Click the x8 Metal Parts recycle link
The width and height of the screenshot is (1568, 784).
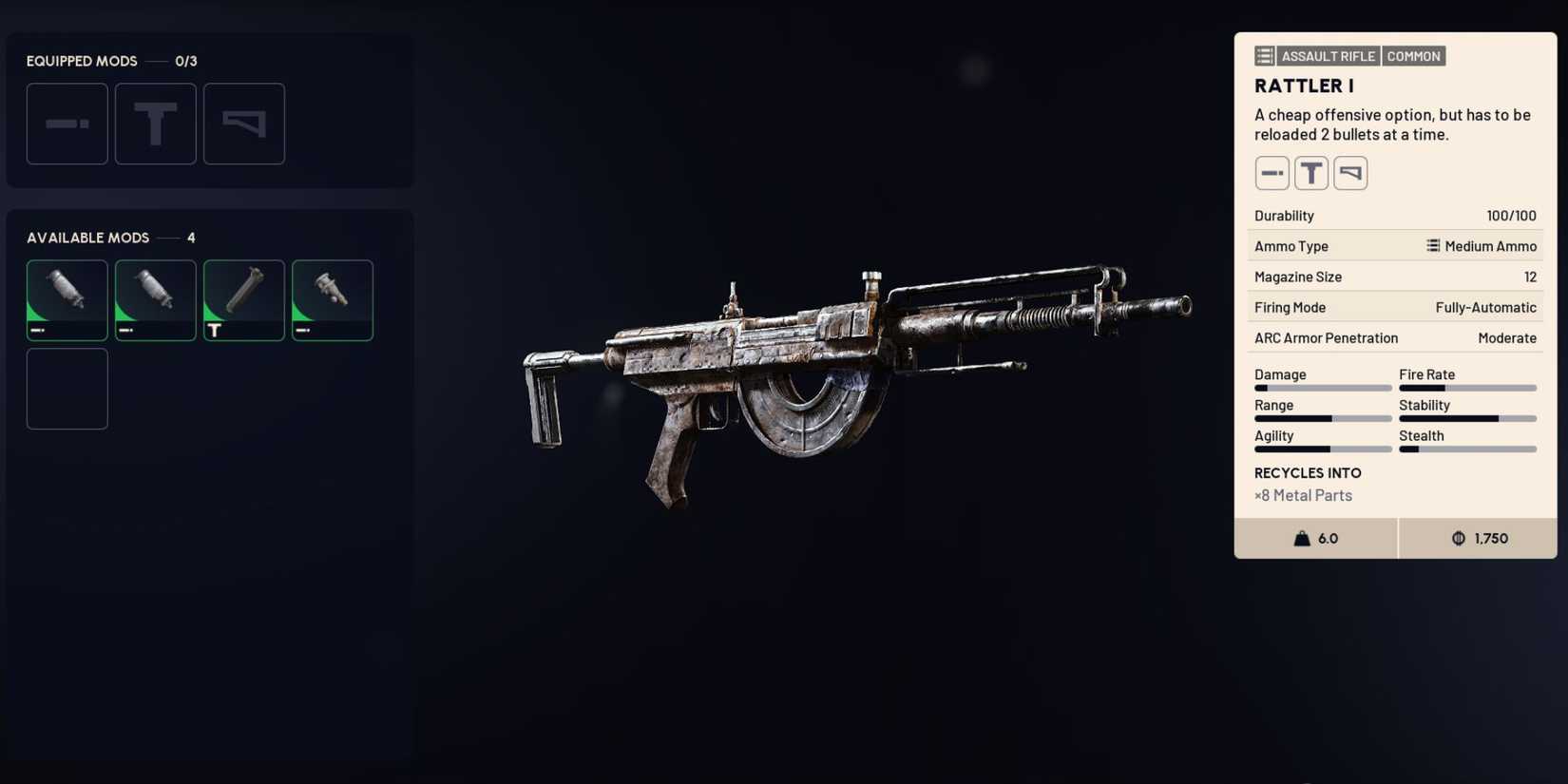pyautogui.click(x=1302, y=495)
